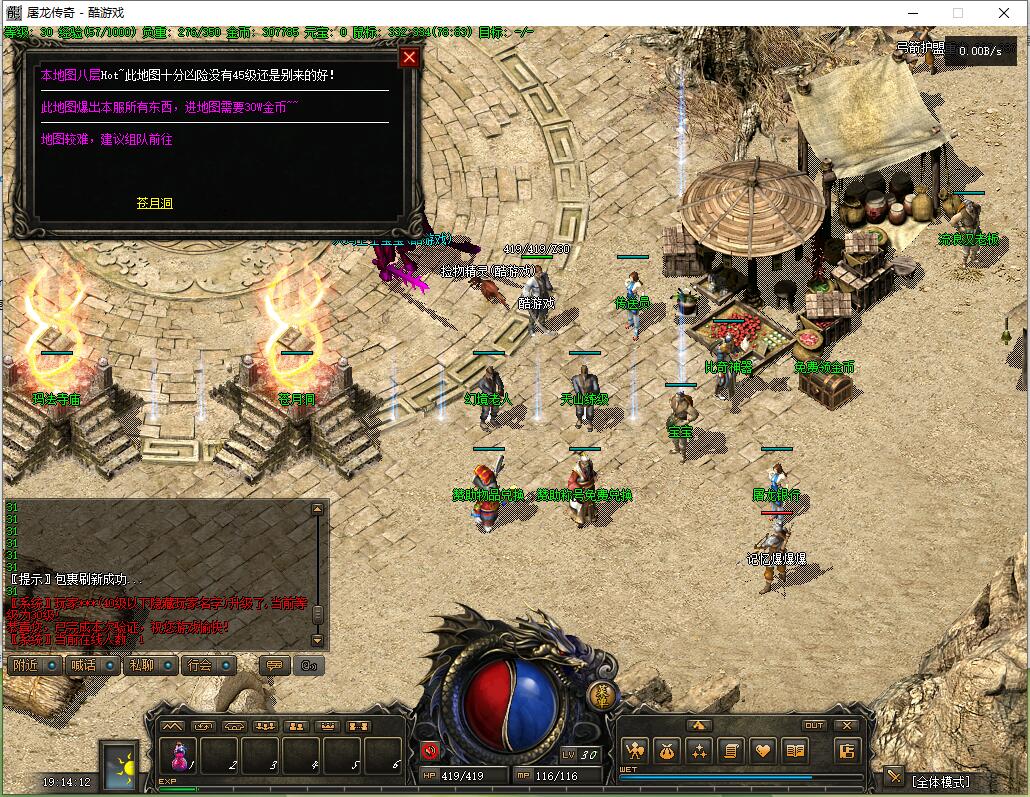This screenshot has width=1030, height=797.
Task: Close the map info dialog with the red X
Action: coord(409,57)
